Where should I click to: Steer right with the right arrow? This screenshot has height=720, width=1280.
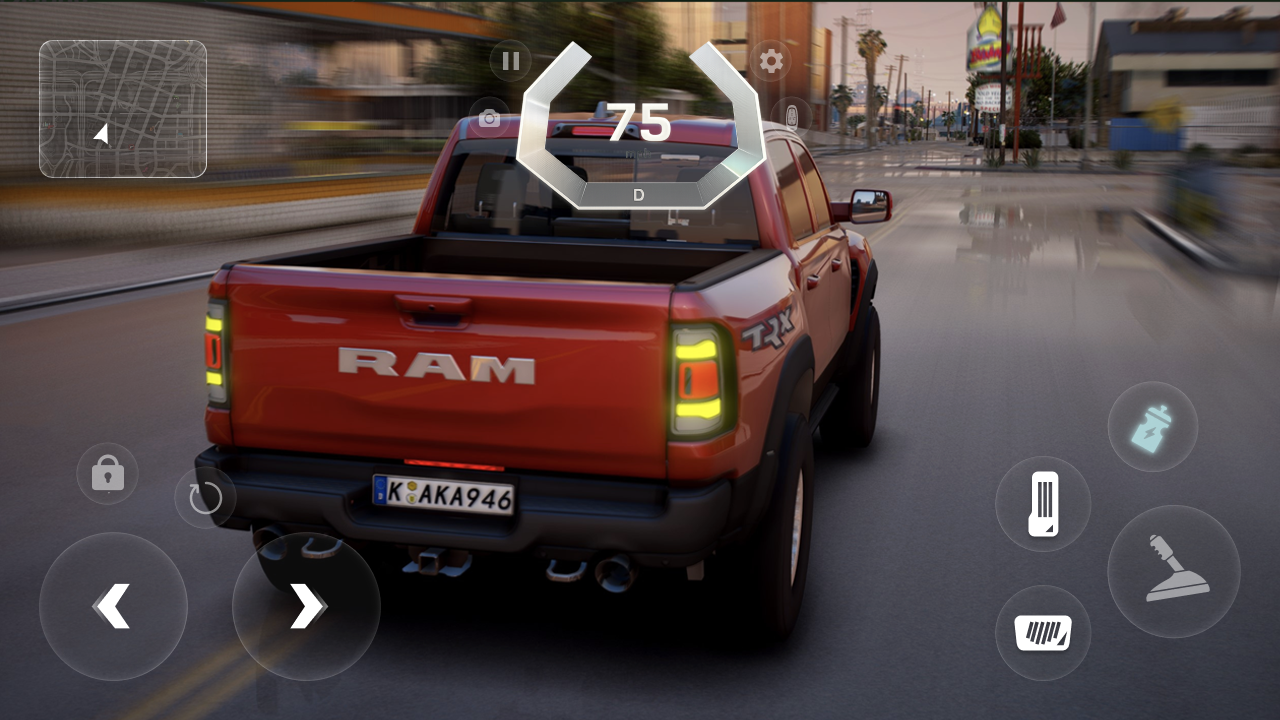click(306, 606)
